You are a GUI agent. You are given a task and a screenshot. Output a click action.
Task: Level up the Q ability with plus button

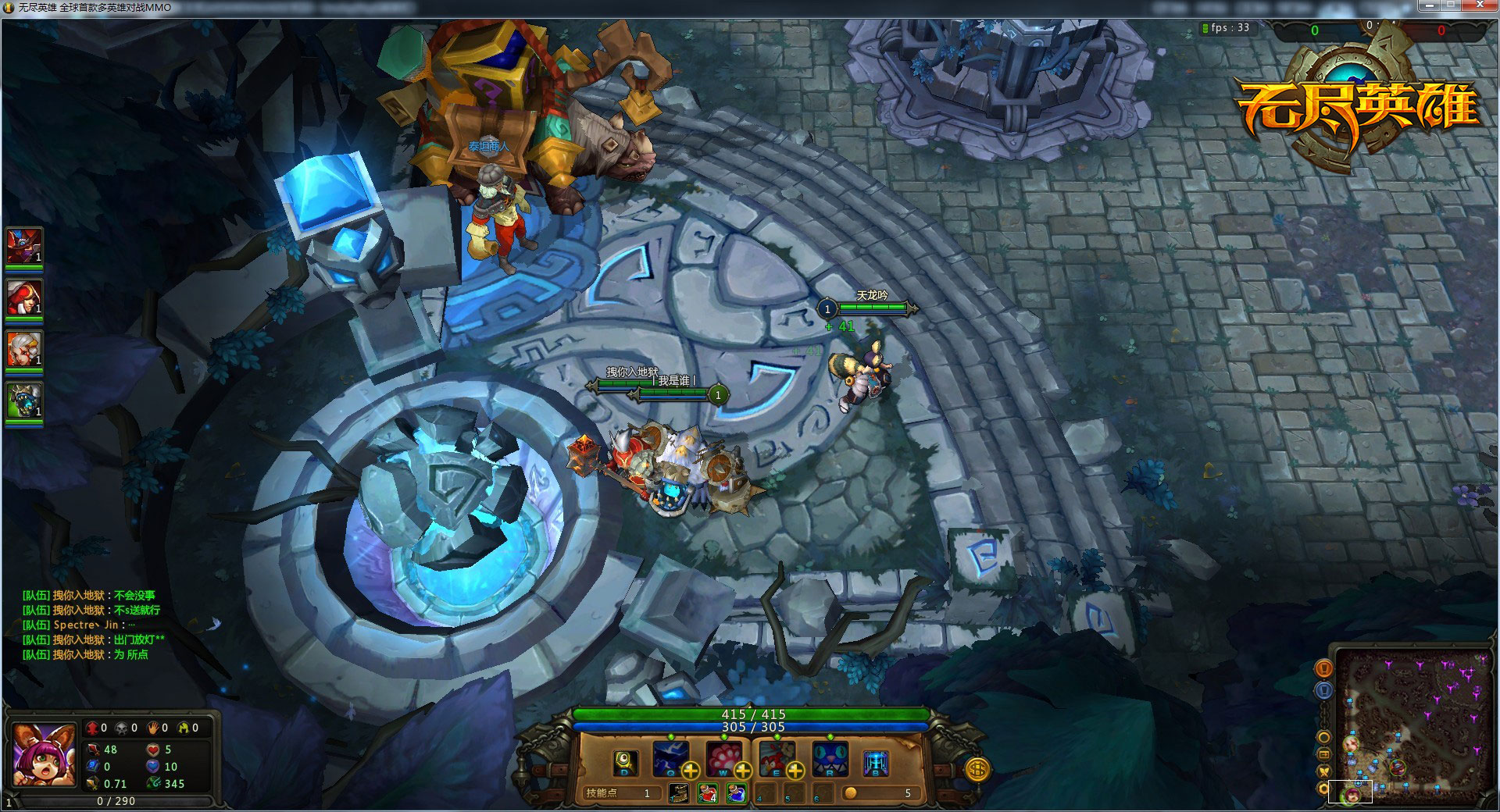pyautogui.click(x=691, y=771)
